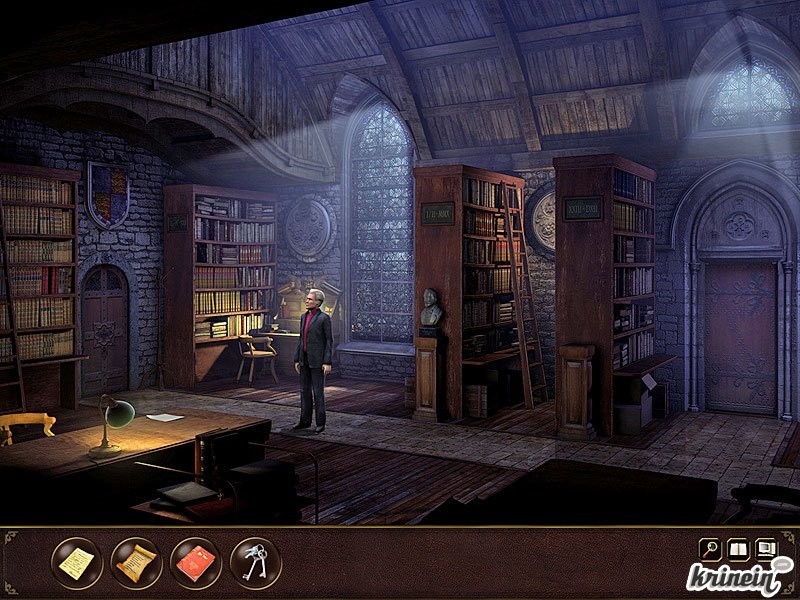The image size is (800, 600).
Task: Select the bunch of keys
Action: coord(256,563)
